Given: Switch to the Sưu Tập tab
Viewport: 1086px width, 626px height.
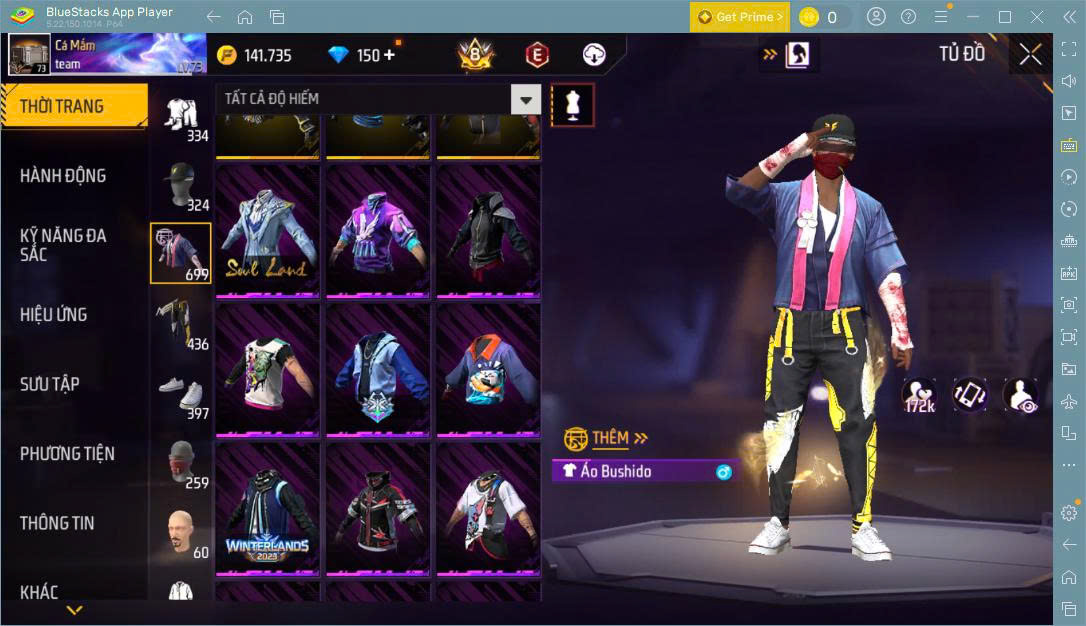Looking at the screenshot, I should tap(50, 384).
